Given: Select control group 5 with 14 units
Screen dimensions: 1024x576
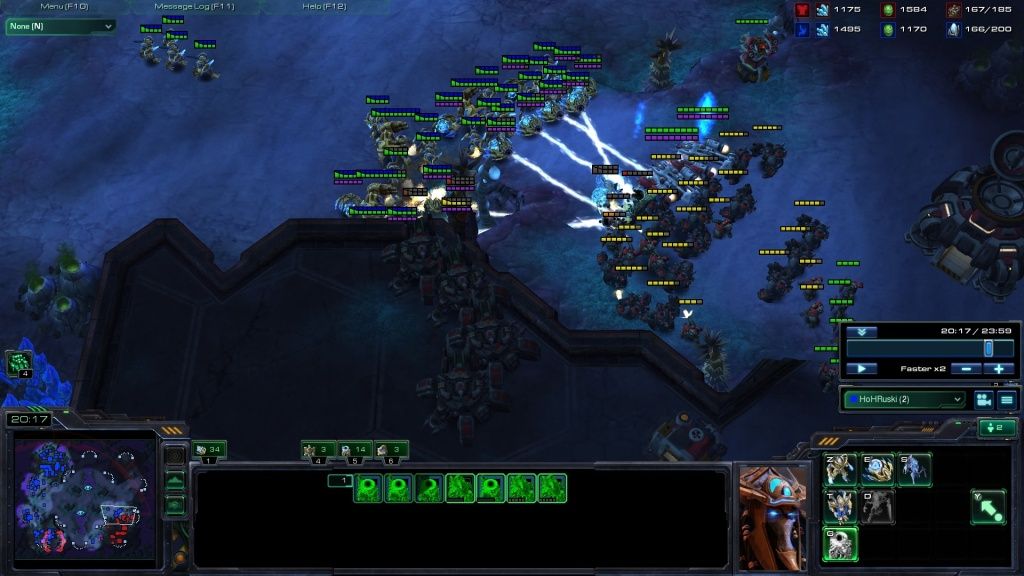Looking at the screenshot, I should pos(355,450).
